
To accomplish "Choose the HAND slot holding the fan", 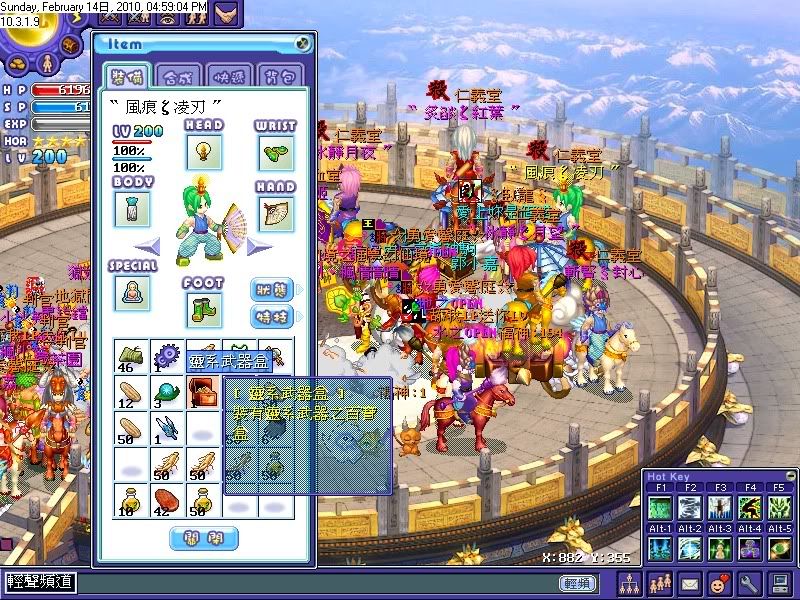I will coord(276,212).
